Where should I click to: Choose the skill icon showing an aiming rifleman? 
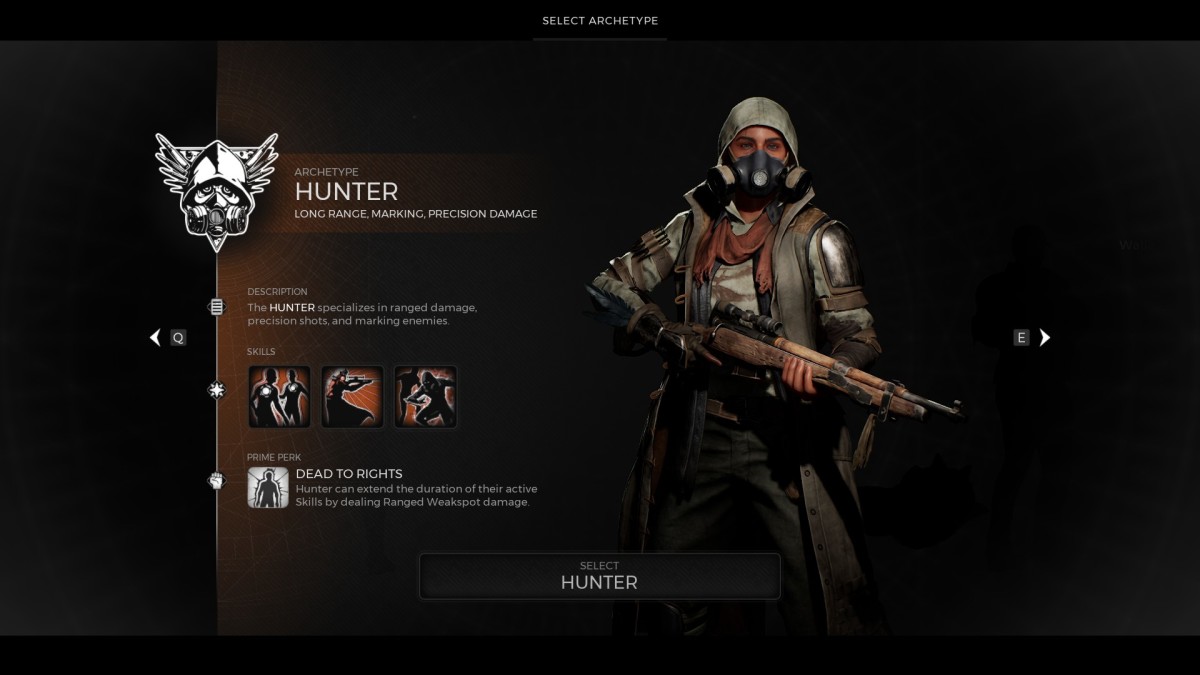click(352, 396)
